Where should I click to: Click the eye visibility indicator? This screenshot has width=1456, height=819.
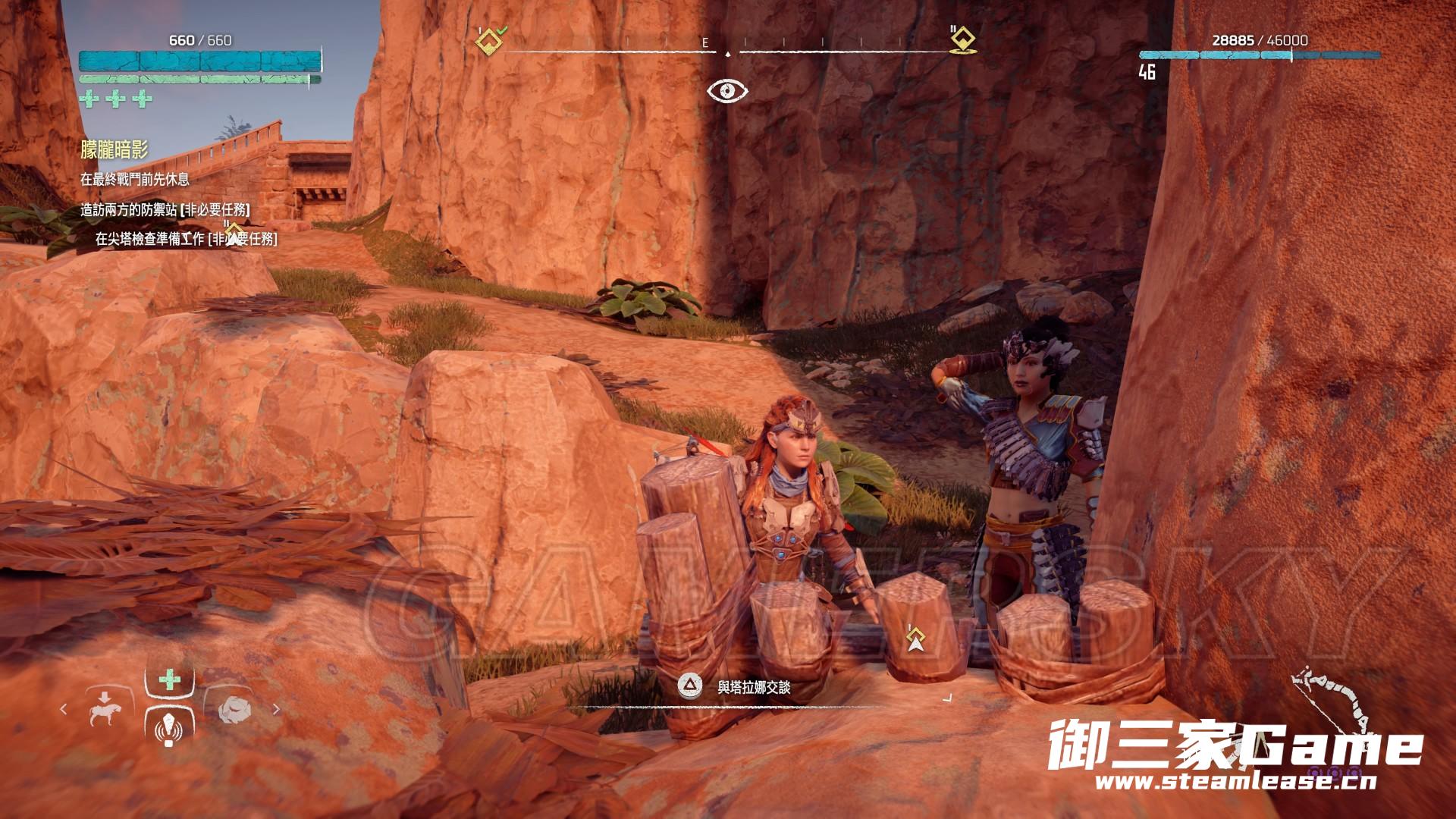tap(727, 92)
